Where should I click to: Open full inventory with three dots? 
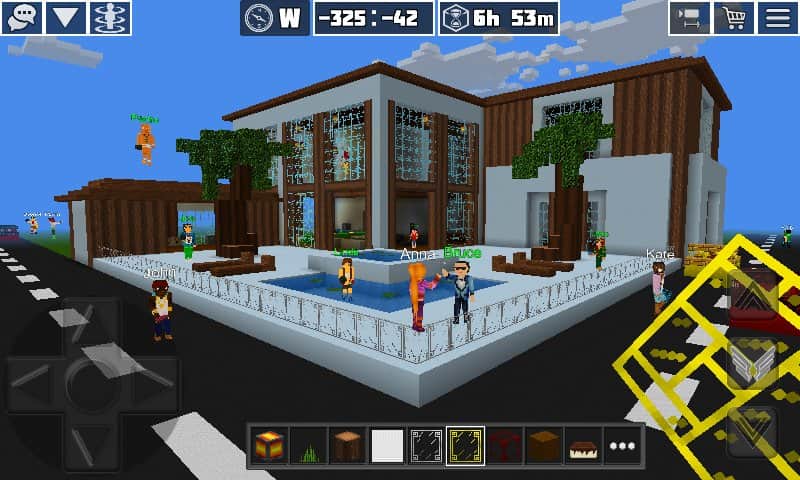[x=621, y=446]
